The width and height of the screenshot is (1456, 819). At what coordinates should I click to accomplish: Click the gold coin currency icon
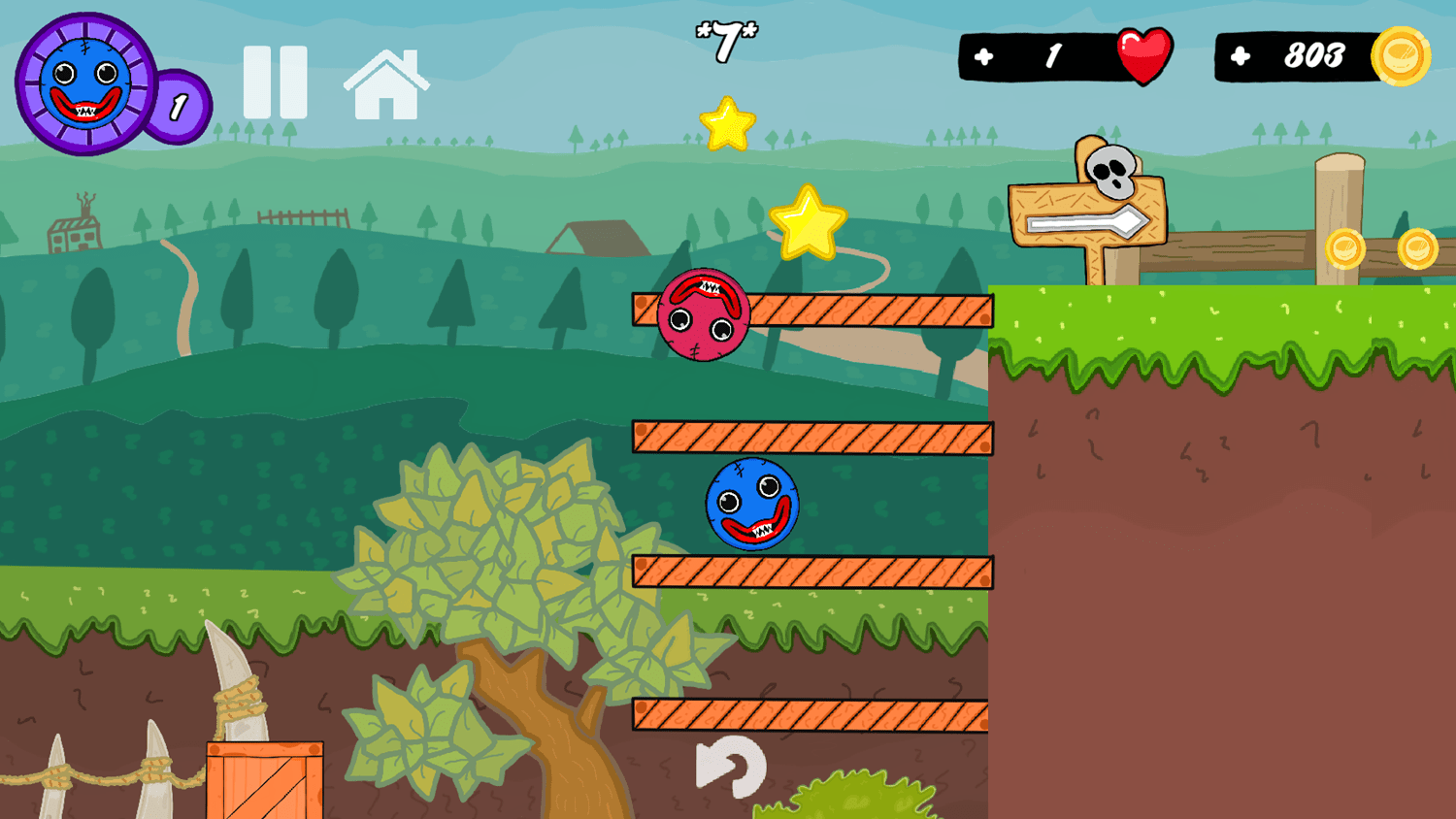[1399, 56]
